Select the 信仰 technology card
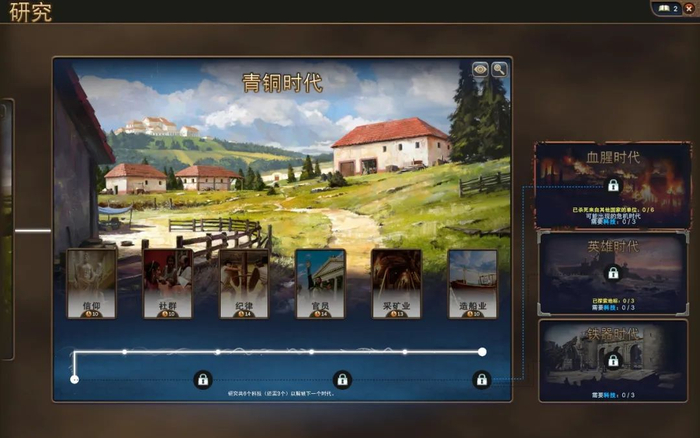The width and height of the screenshot is (700, 438). point(91,284)
